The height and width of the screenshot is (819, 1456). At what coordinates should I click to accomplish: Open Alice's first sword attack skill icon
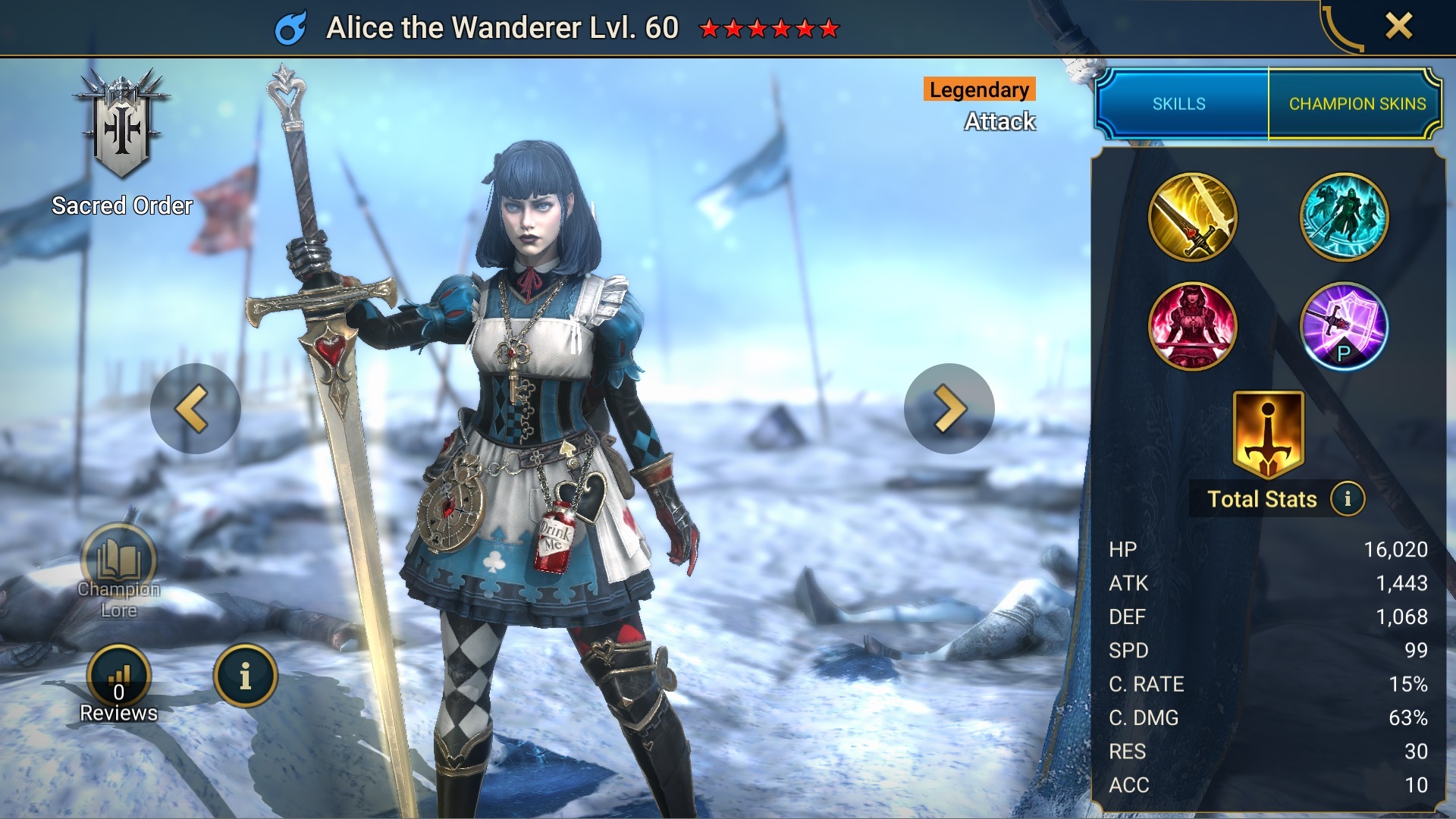(1193, 218)
